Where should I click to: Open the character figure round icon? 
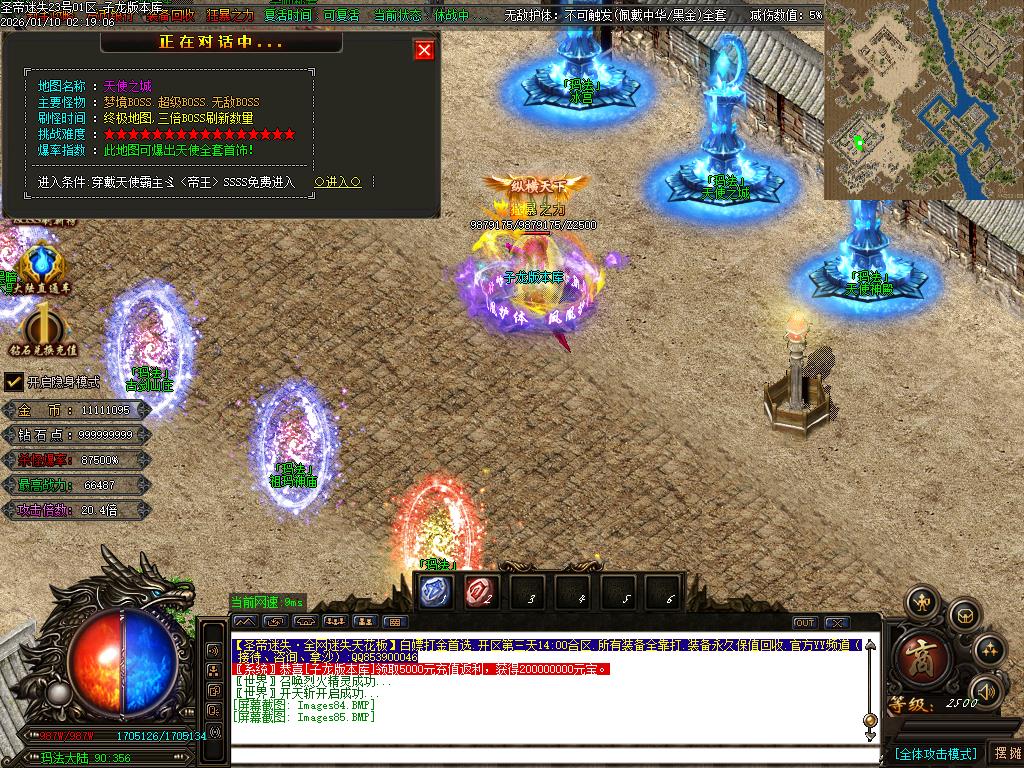(920, 602)
